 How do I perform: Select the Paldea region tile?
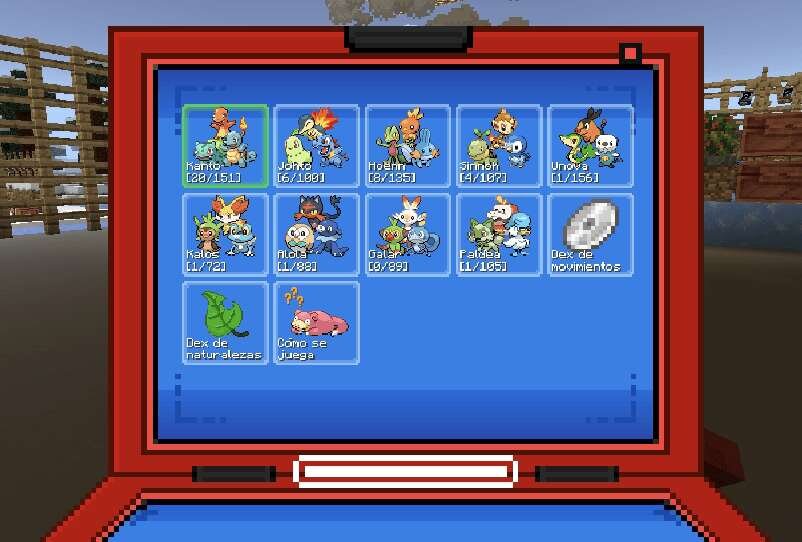tap(498, 234)
